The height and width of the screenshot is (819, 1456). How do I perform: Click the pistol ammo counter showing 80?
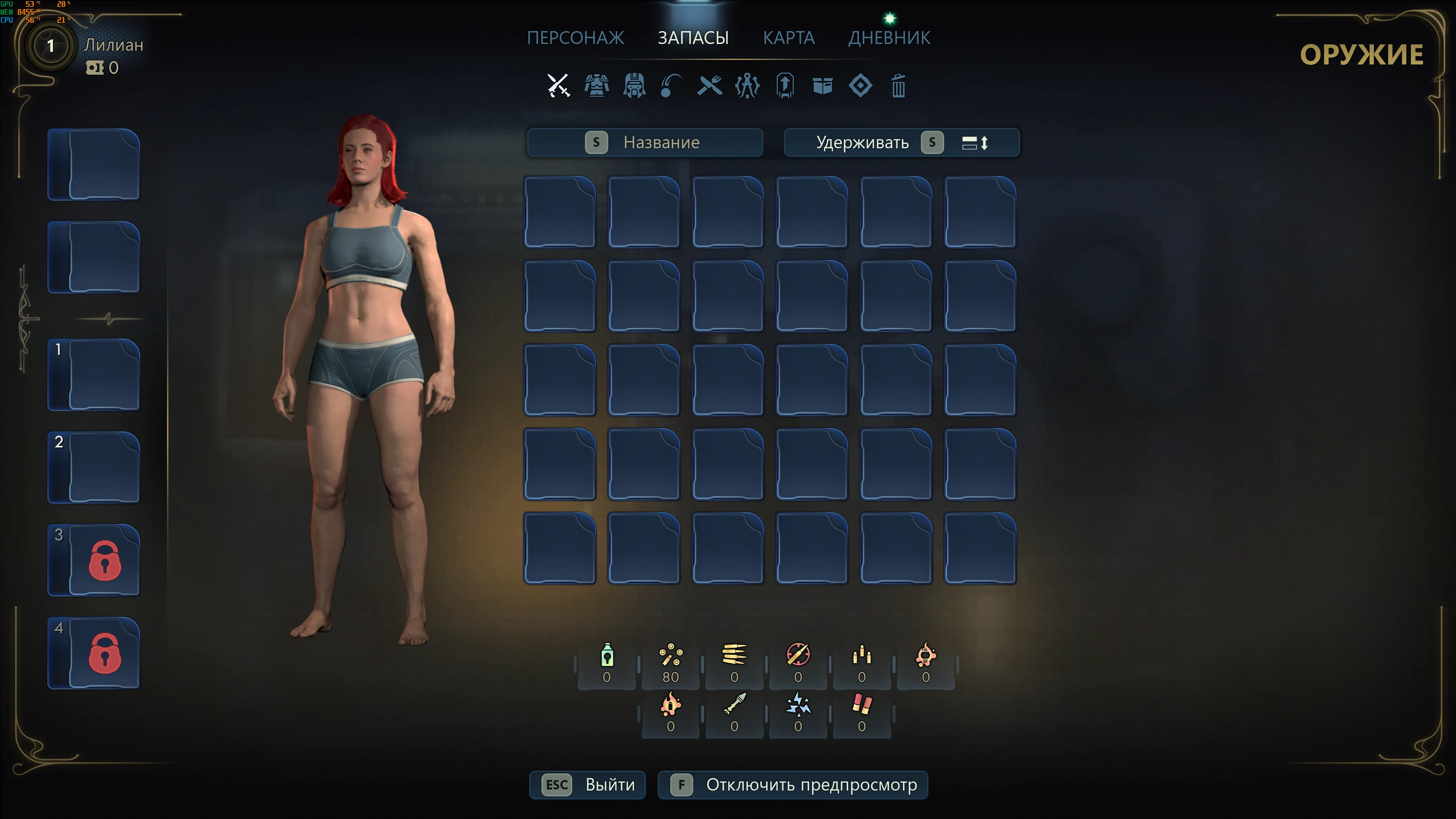coord(670,664)
